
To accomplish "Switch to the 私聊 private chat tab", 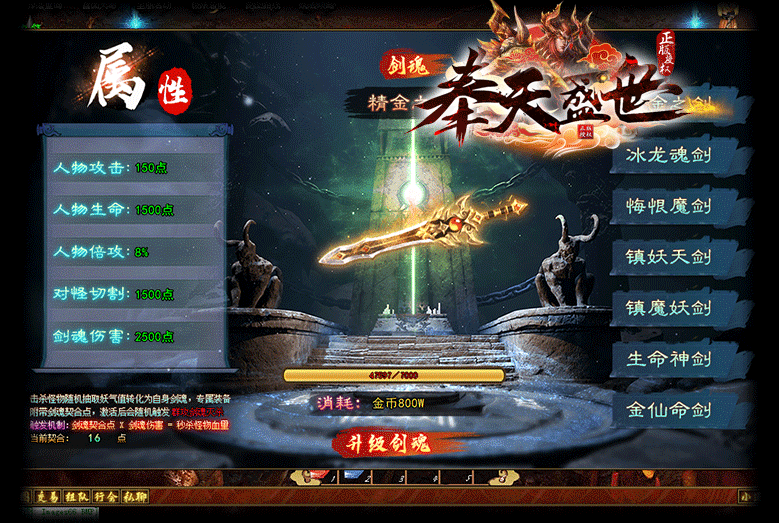I will coord(135,496).
